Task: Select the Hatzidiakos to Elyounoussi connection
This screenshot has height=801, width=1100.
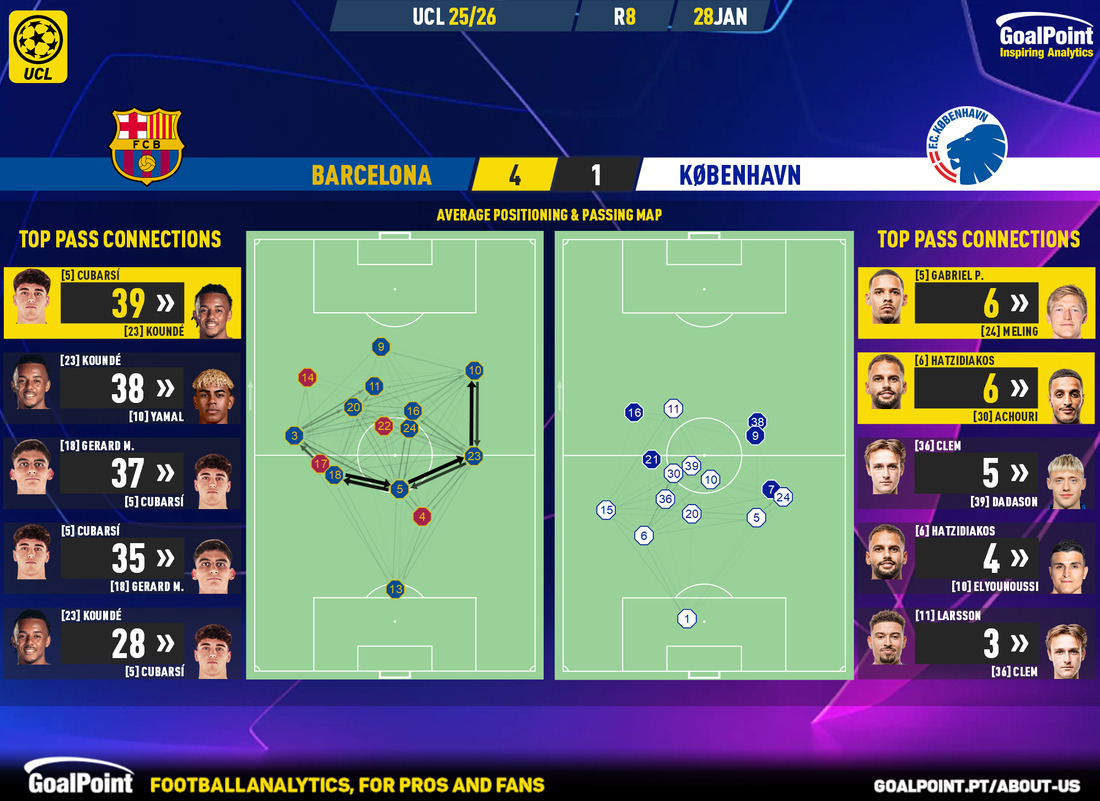Action: pyautogui.click(x=977, y=558)
